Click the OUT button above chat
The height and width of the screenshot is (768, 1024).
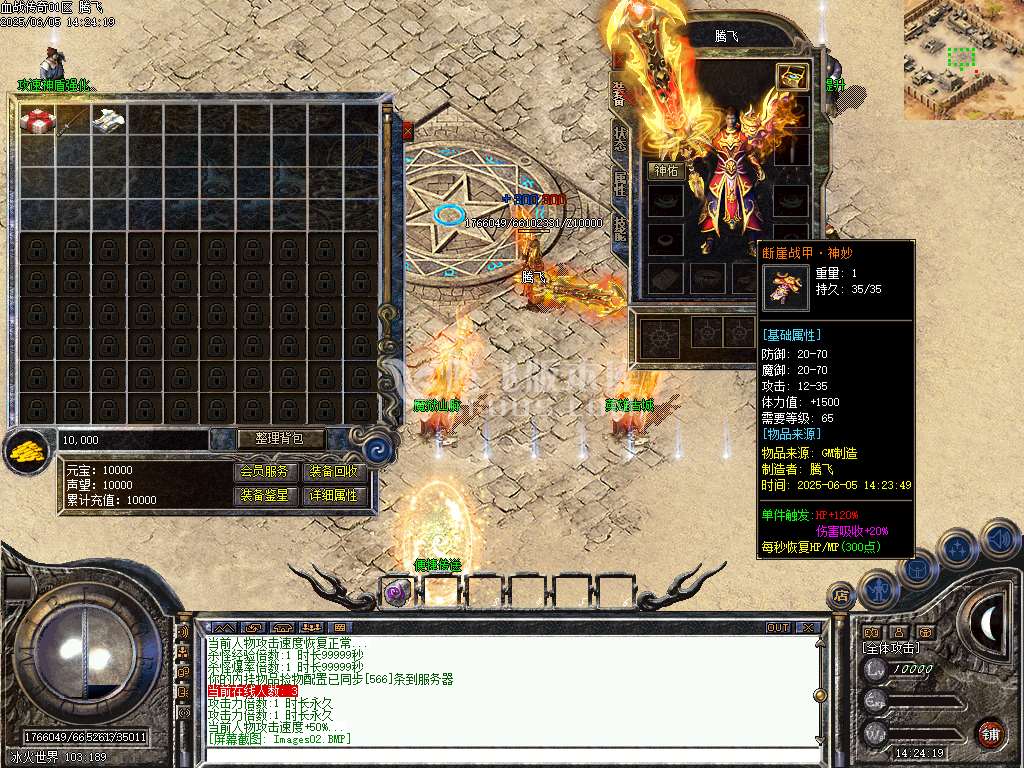click(x=778, y=628)
